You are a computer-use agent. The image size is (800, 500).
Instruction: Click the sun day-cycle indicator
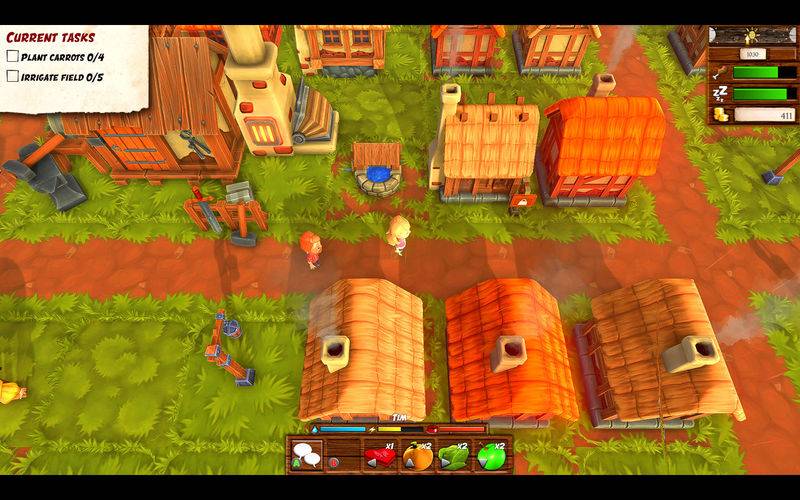(753, 35)
